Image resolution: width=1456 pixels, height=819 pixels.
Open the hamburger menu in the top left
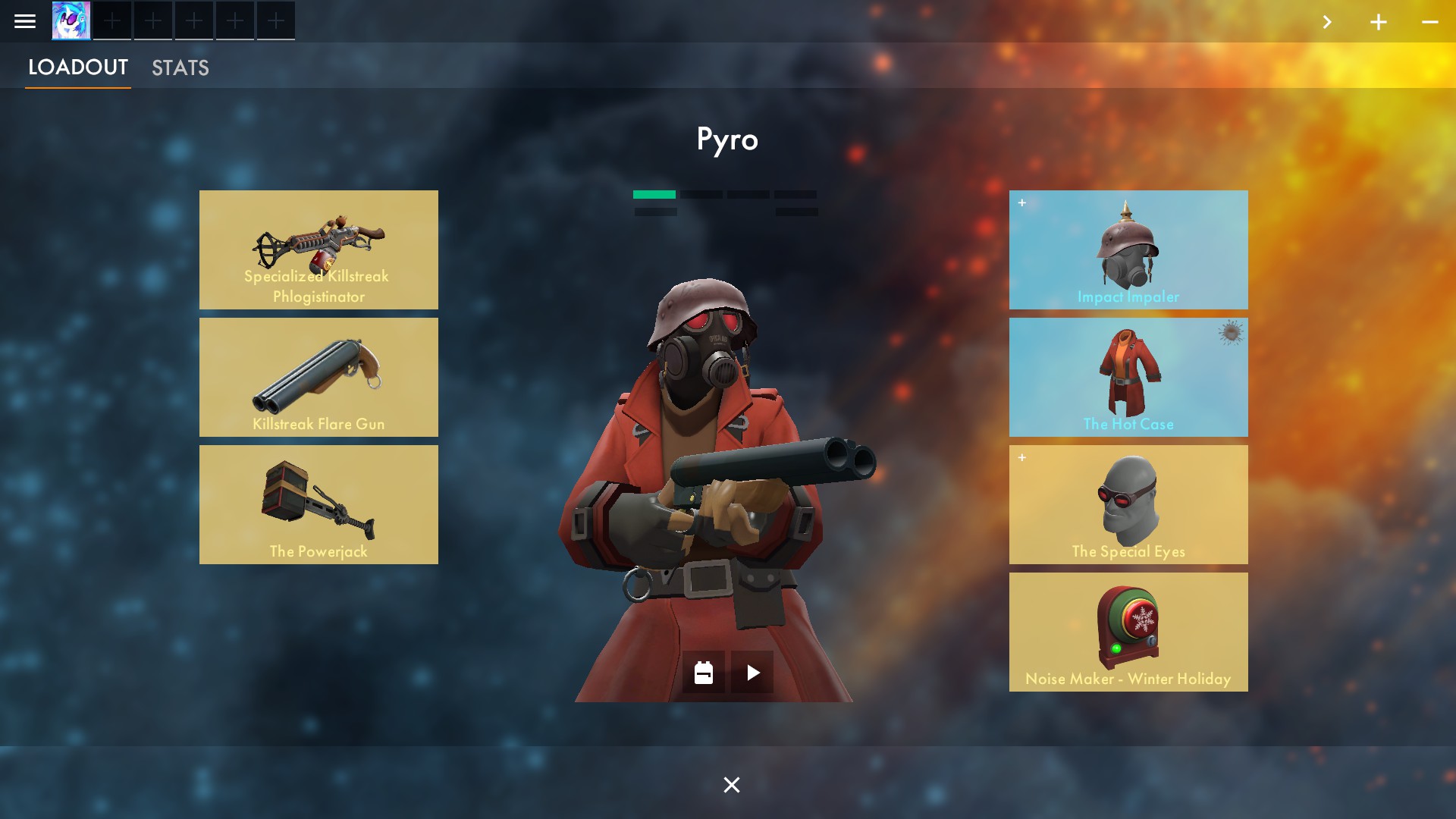tap(25, 20)
